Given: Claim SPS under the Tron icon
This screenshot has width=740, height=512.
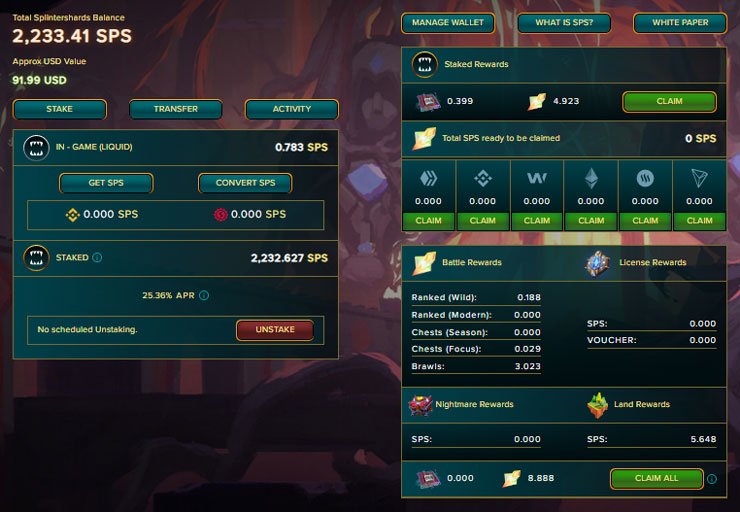Looking at the screenshot, I should tap(700, 220).
